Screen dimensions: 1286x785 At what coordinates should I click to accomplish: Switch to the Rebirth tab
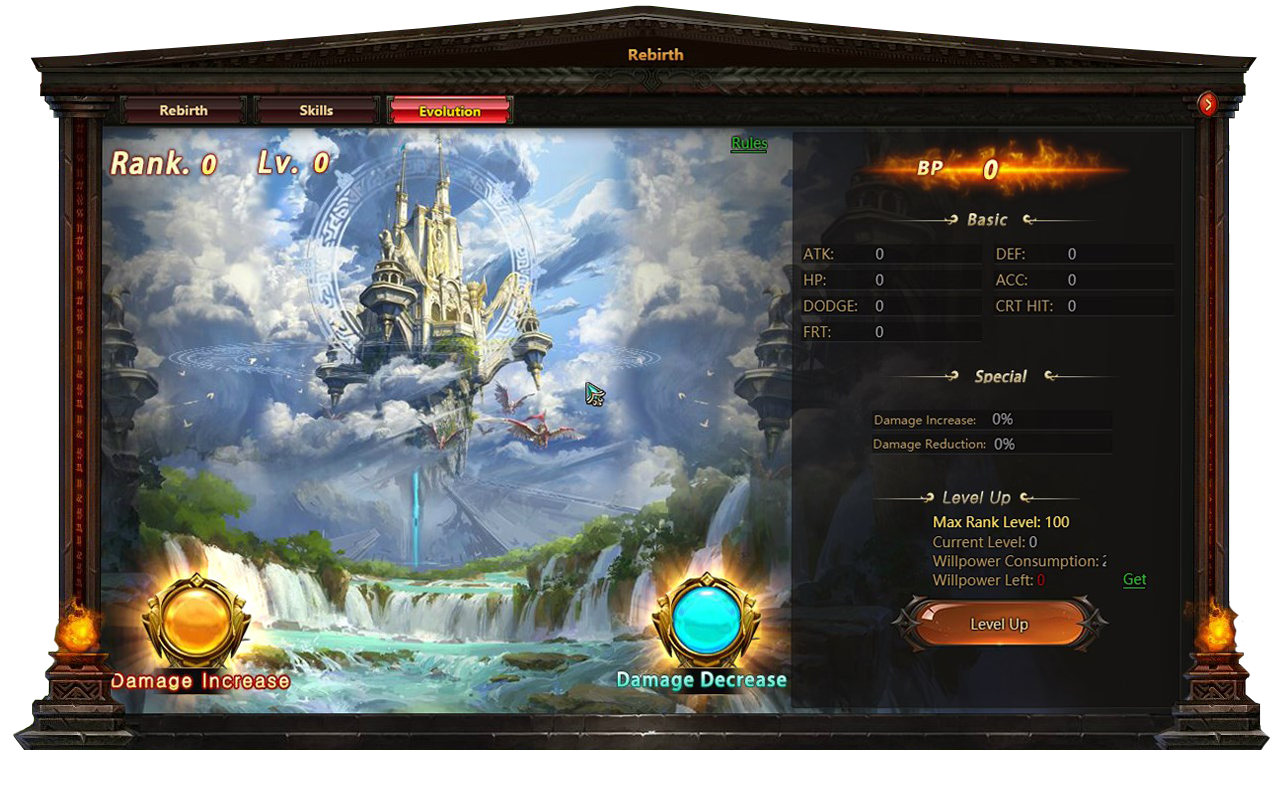pyautogui.click(x=184, y=111)
